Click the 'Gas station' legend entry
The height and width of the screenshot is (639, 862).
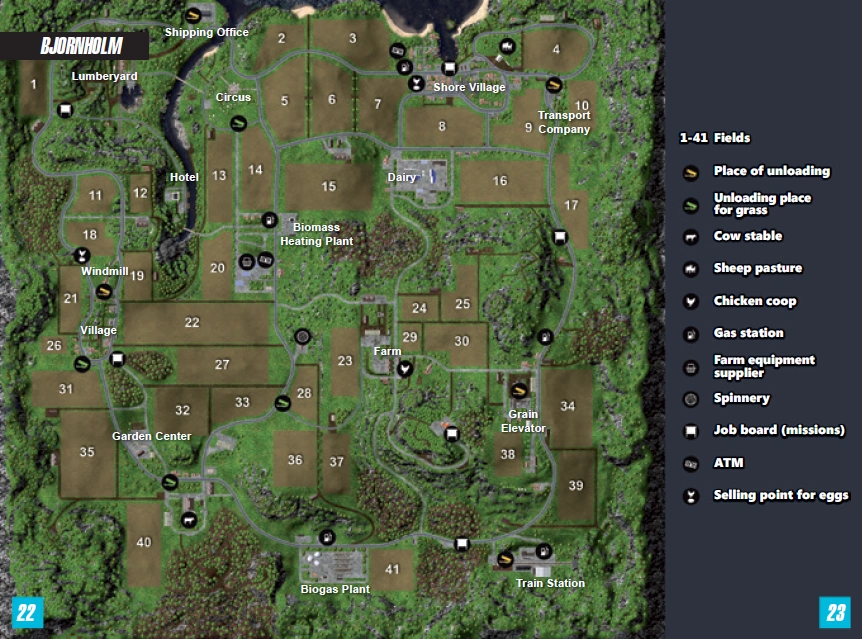point(748,333)
